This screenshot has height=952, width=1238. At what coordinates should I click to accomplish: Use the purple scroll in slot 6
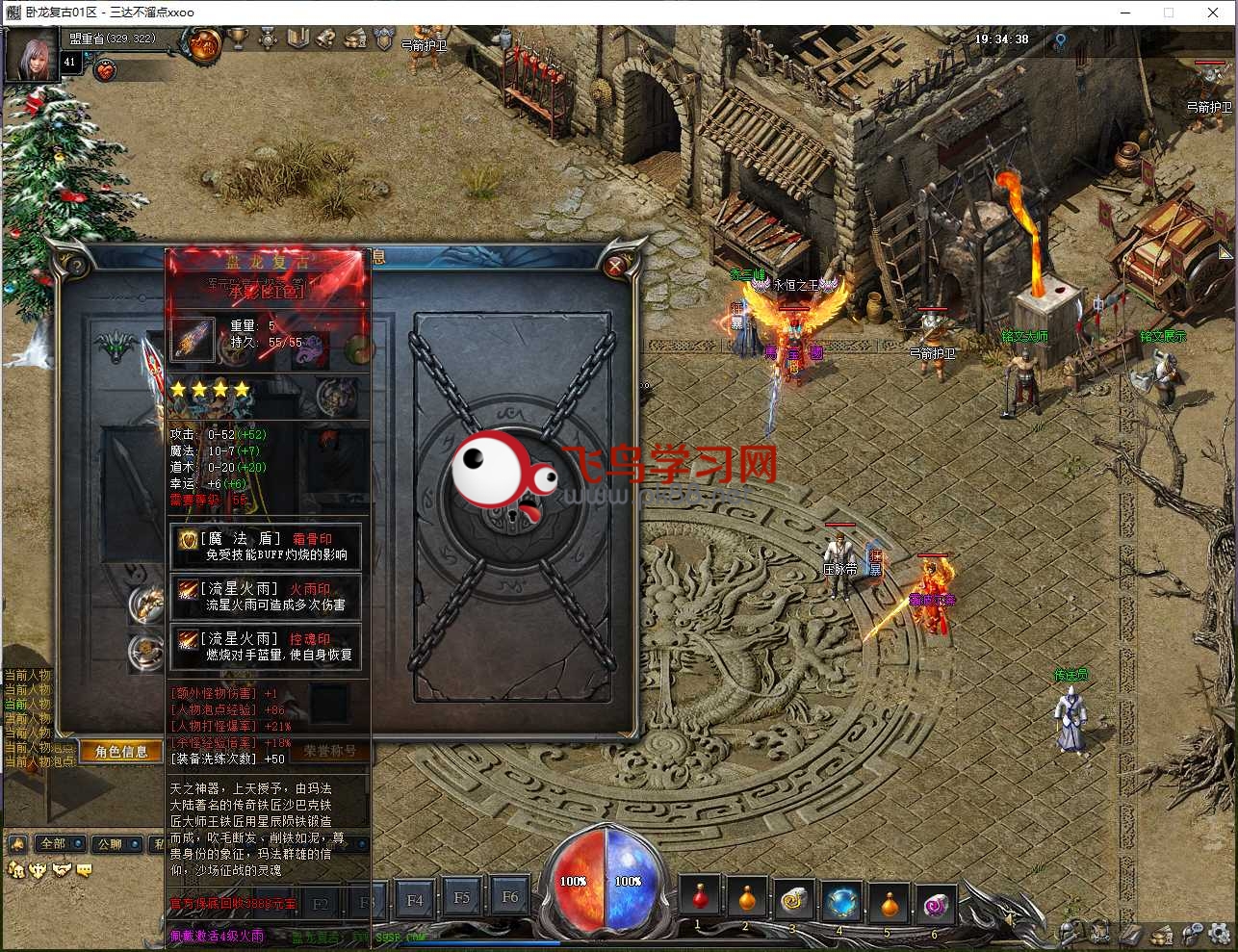click(x=935, y=903)
